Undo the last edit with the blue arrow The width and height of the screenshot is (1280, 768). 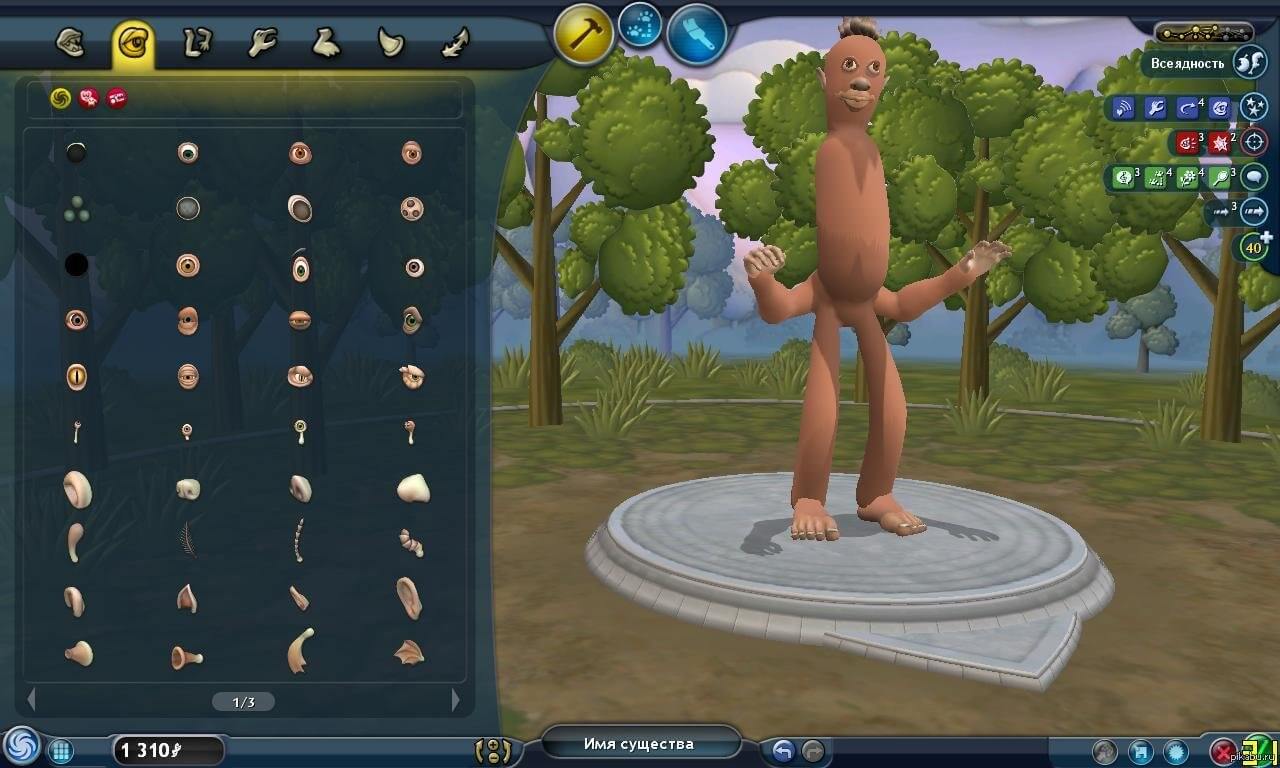[782, 750]
